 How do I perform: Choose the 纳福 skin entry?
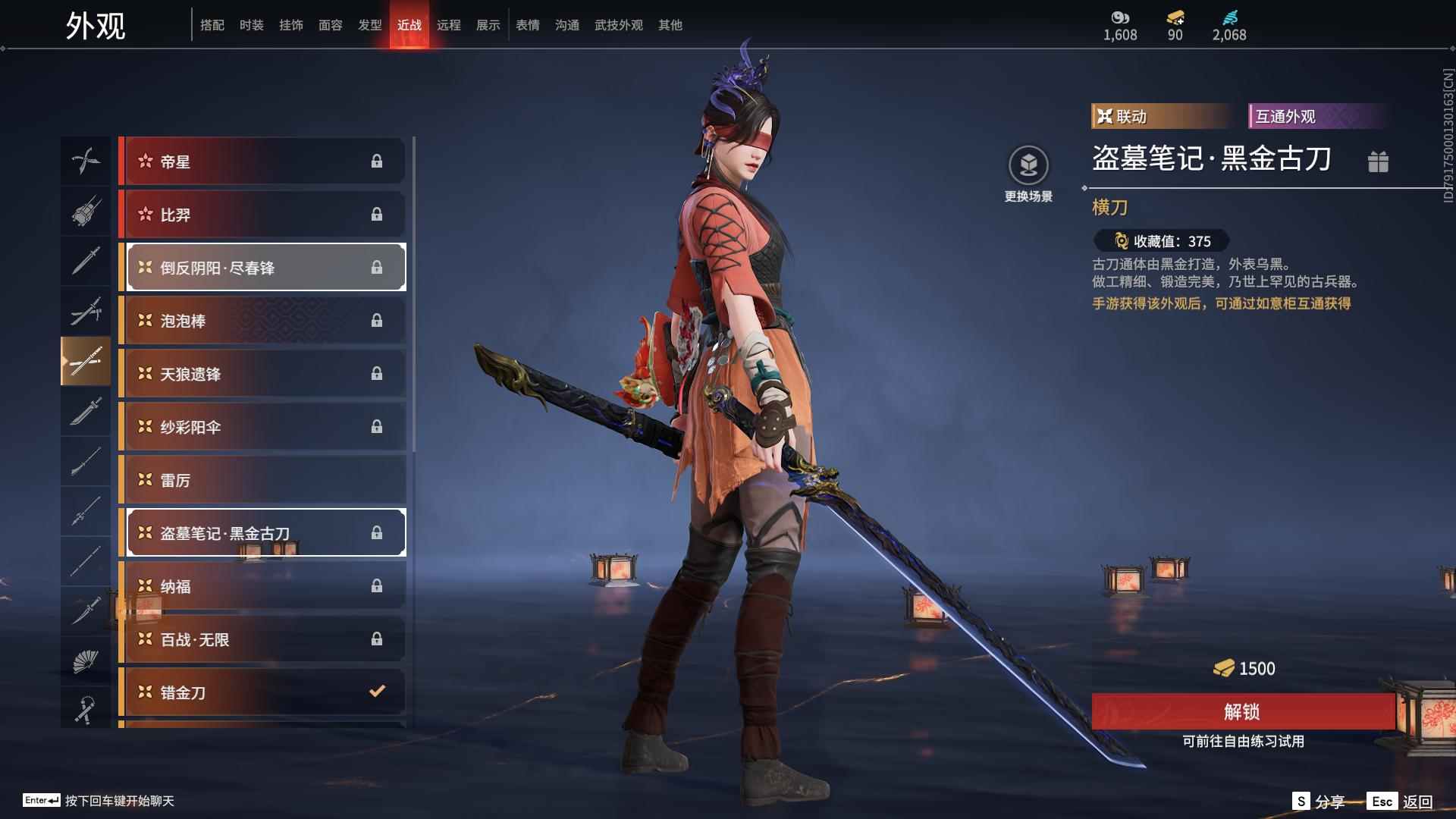pos(263,586)
